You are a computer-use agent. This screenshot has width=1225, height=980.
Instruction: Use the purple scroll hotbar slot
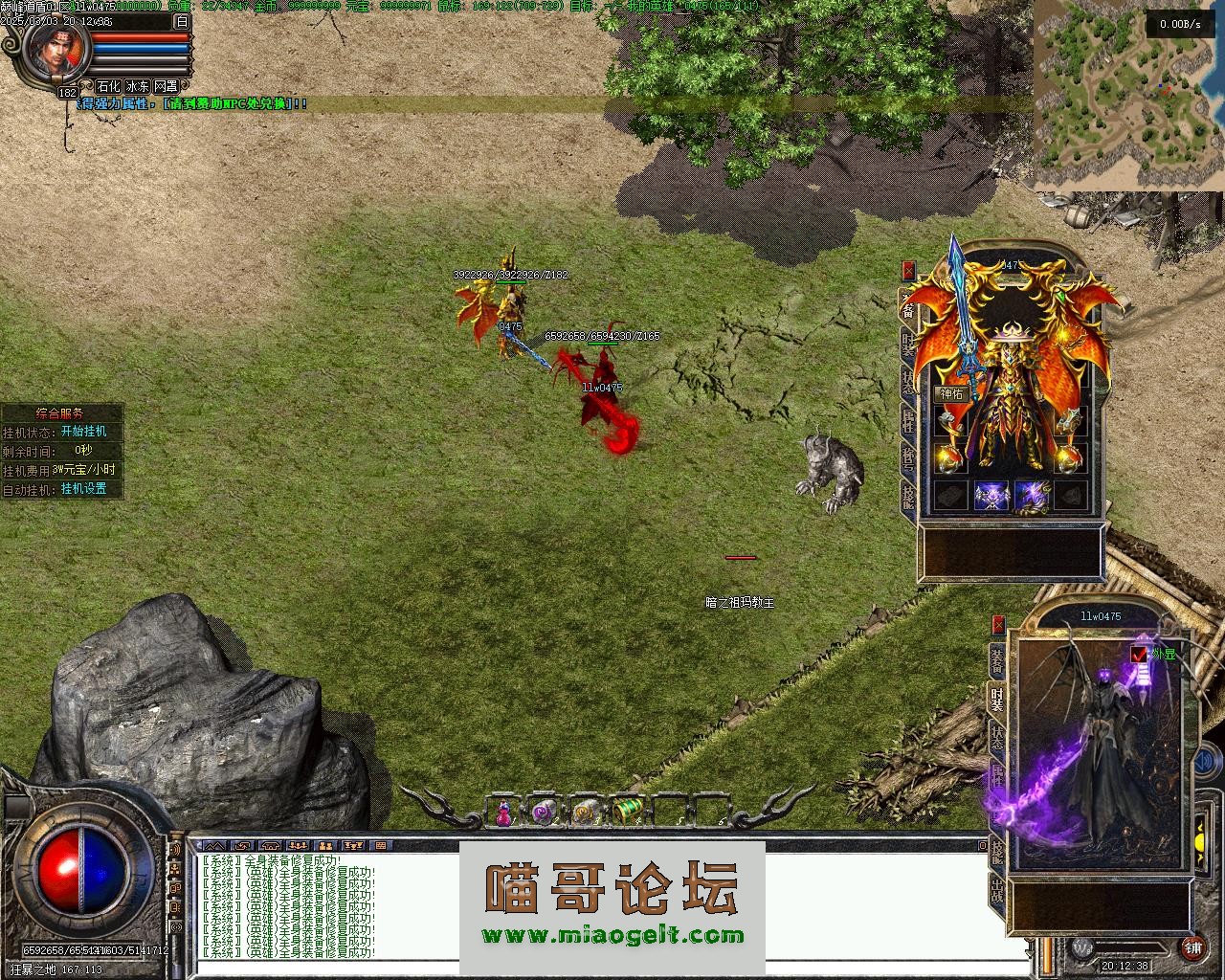pos(545,813)
